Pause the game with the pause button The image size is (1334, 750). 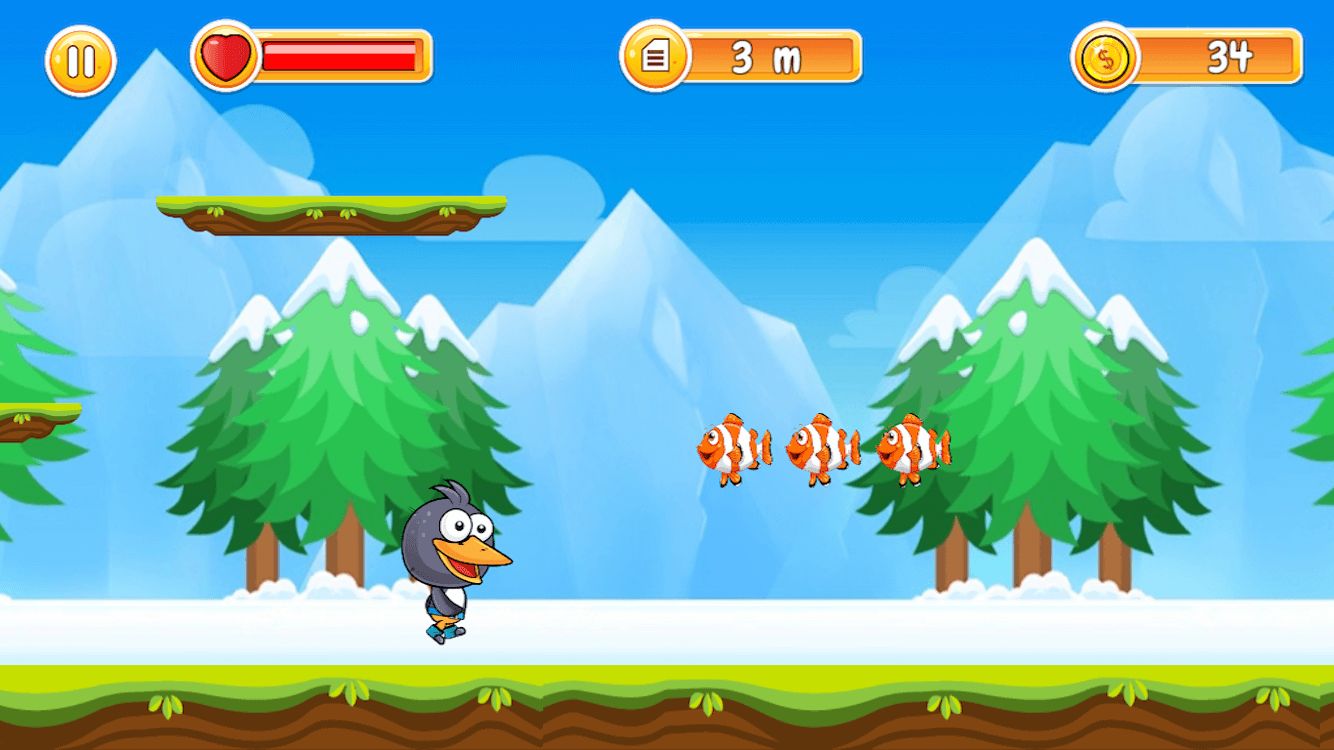pyautogui.click(x=80, y=61)
